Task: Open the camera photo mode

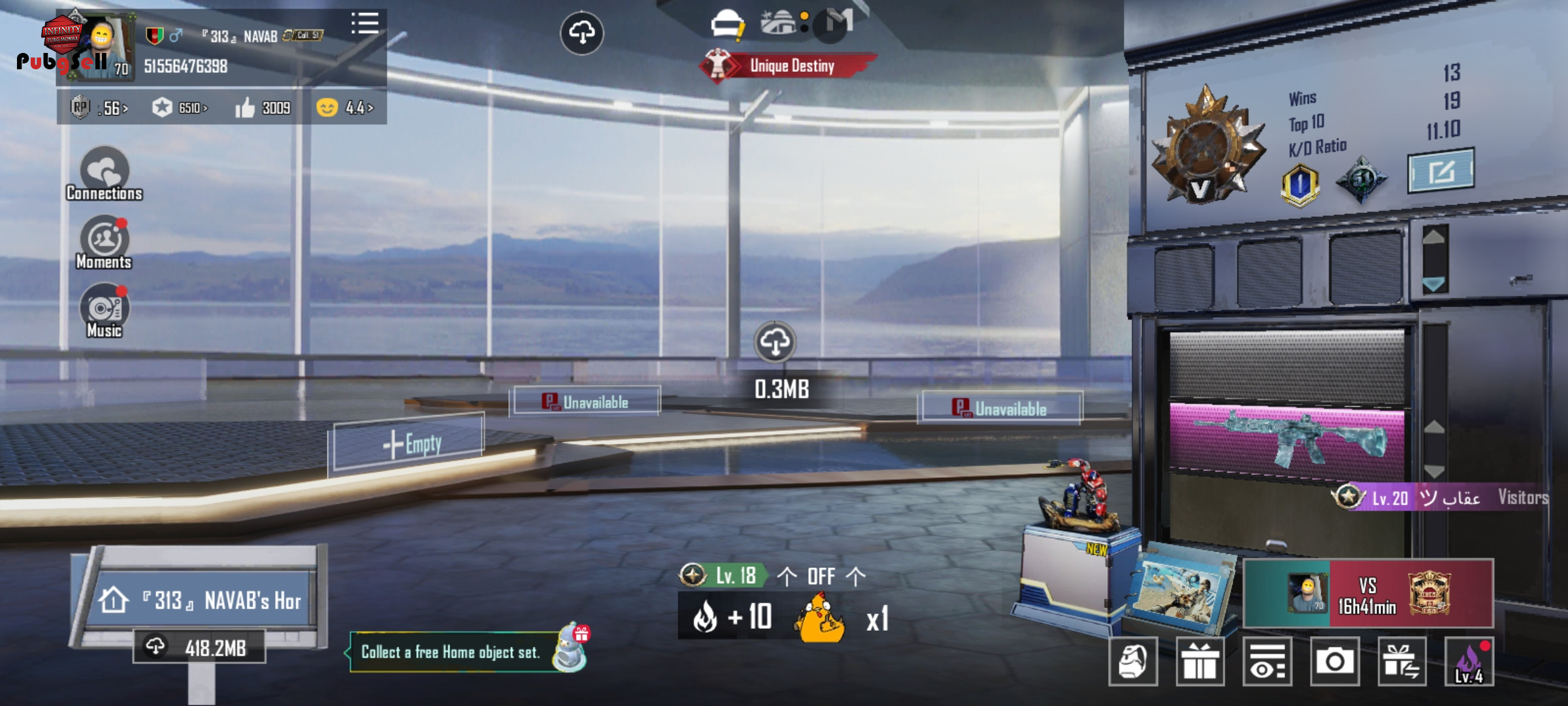Action: tap(1334, 662)
